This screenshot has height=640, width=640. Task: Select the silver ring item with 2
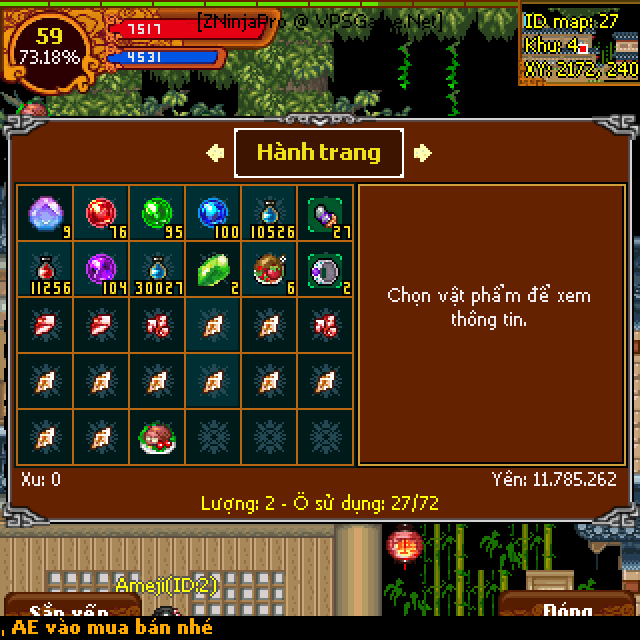325,270
